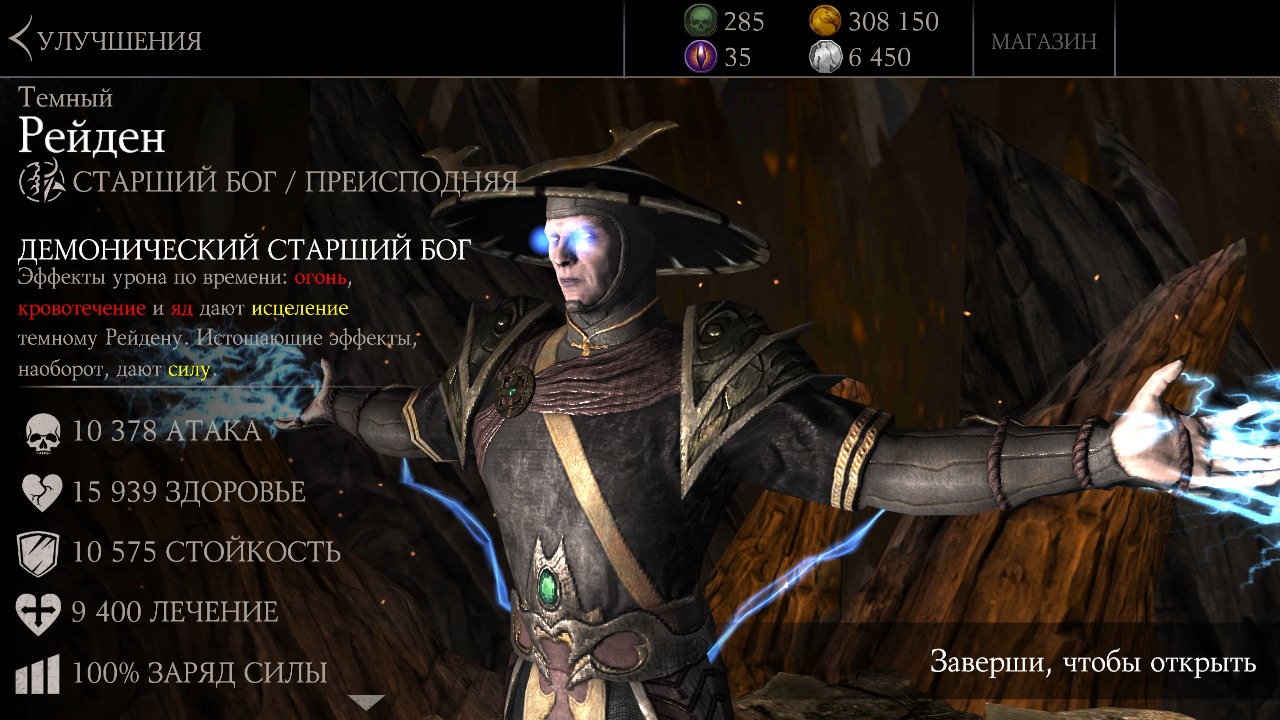This screenshot has width=1280, height=720.
Task: Open the Магазин shop
Action: point(1043,41)
